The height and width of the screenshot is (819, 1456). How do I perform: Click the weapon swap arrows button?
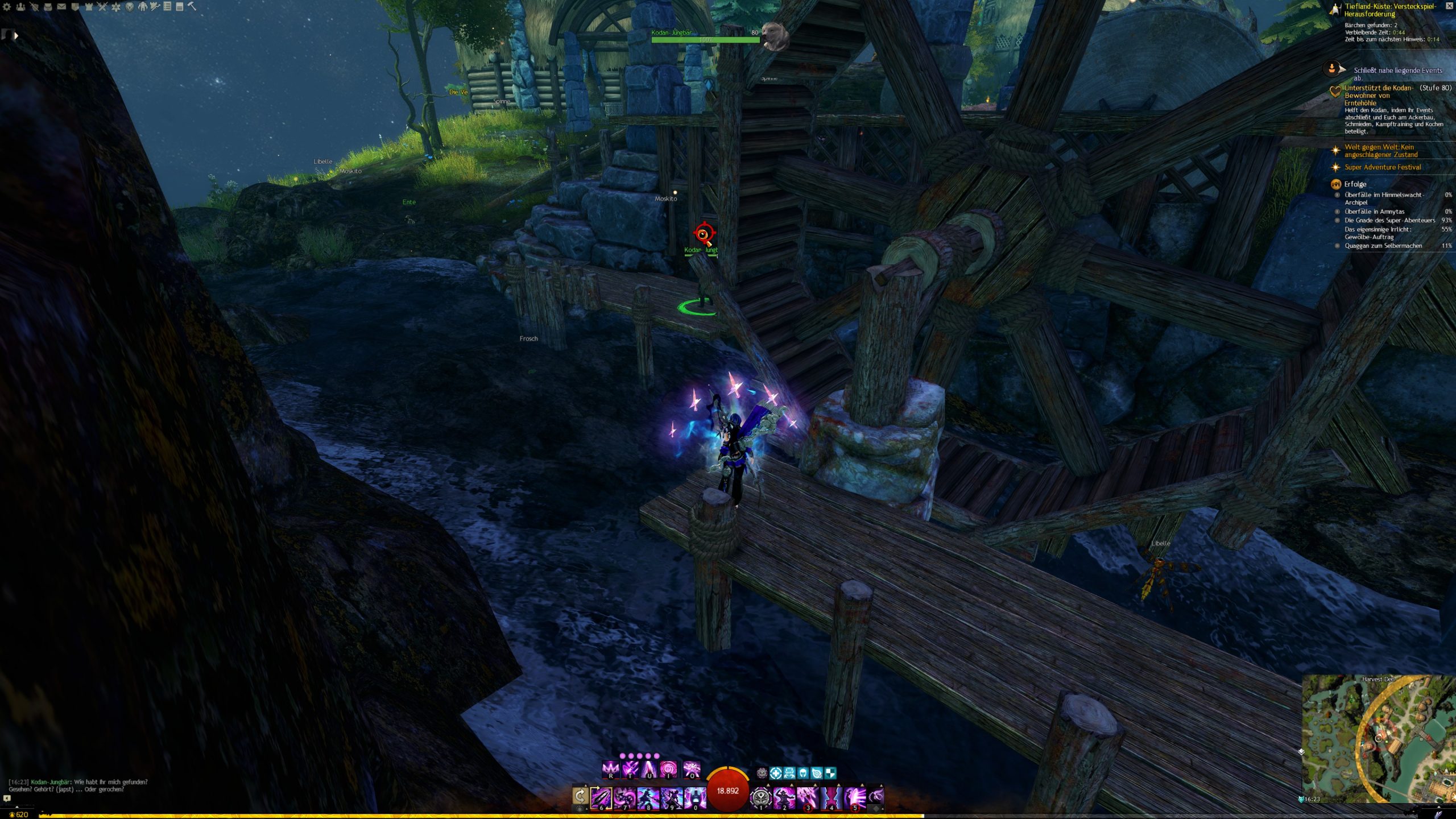click(580, 796)
